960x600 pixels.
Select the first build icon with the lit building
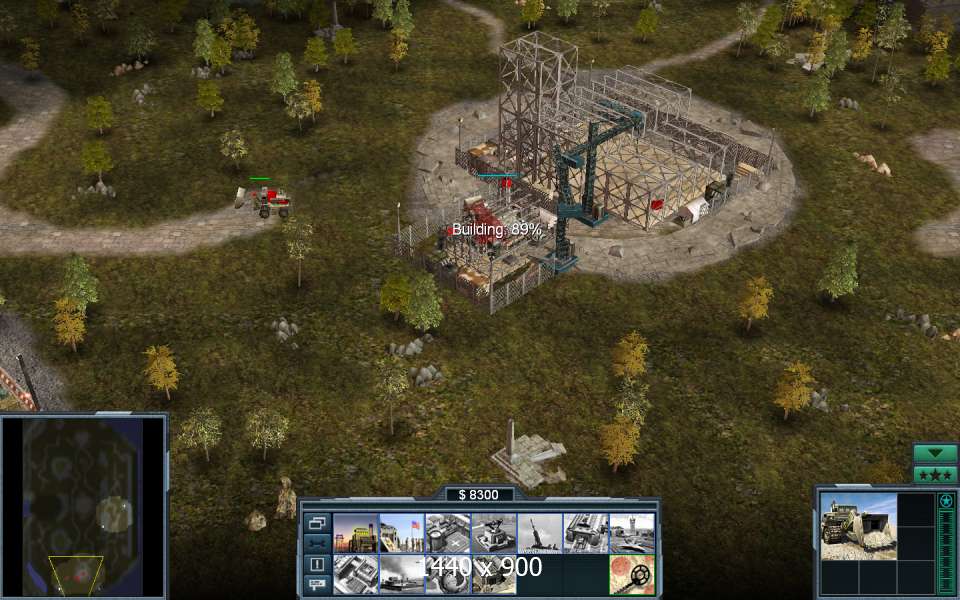click(355, 533)
